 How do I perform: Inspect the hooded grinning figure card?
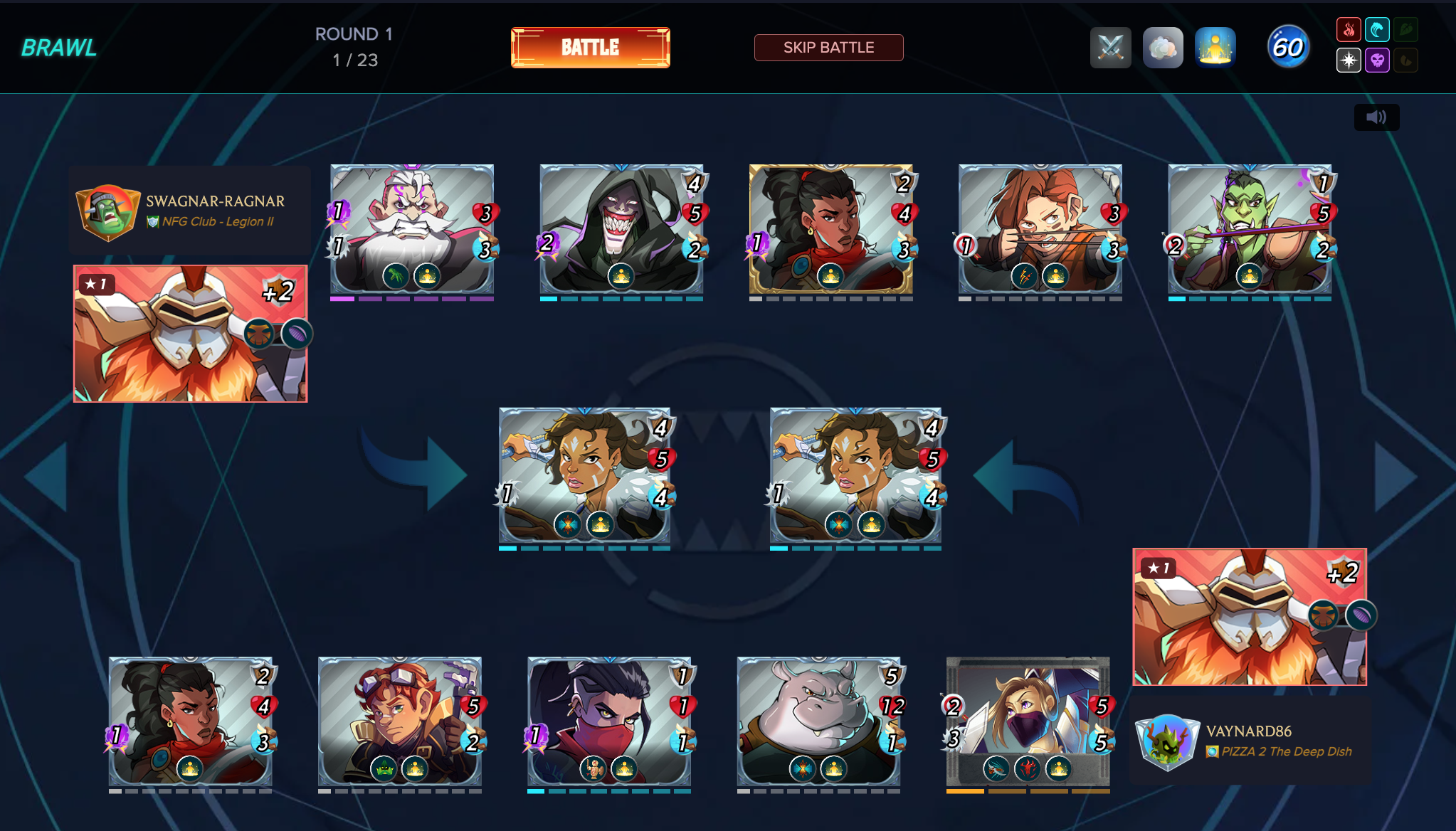coord(621,229)
